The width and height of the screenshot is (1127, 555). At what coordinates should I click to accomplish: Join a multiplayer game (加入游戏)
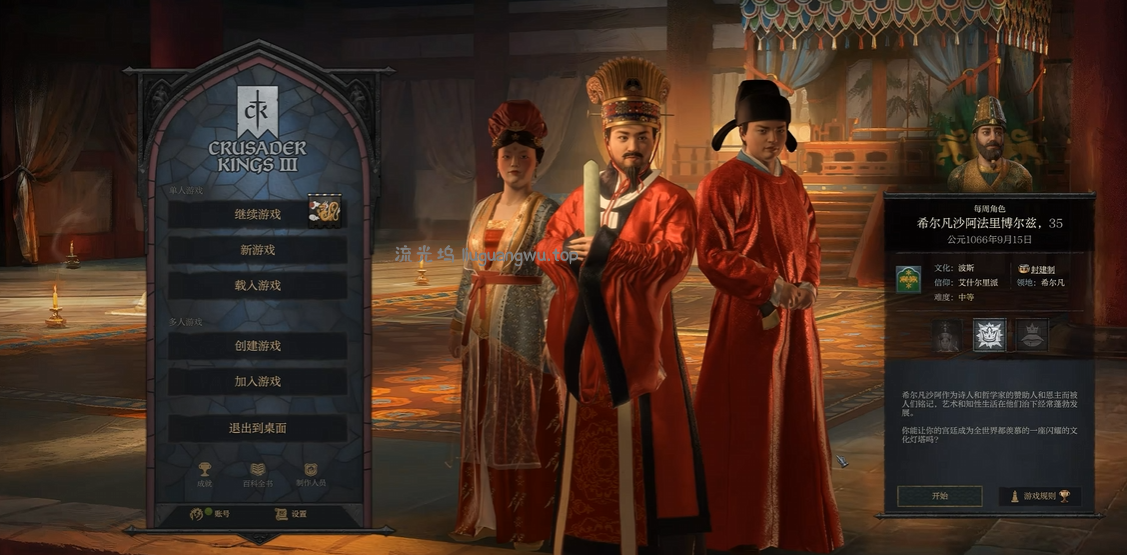click(x=257, y=382)
